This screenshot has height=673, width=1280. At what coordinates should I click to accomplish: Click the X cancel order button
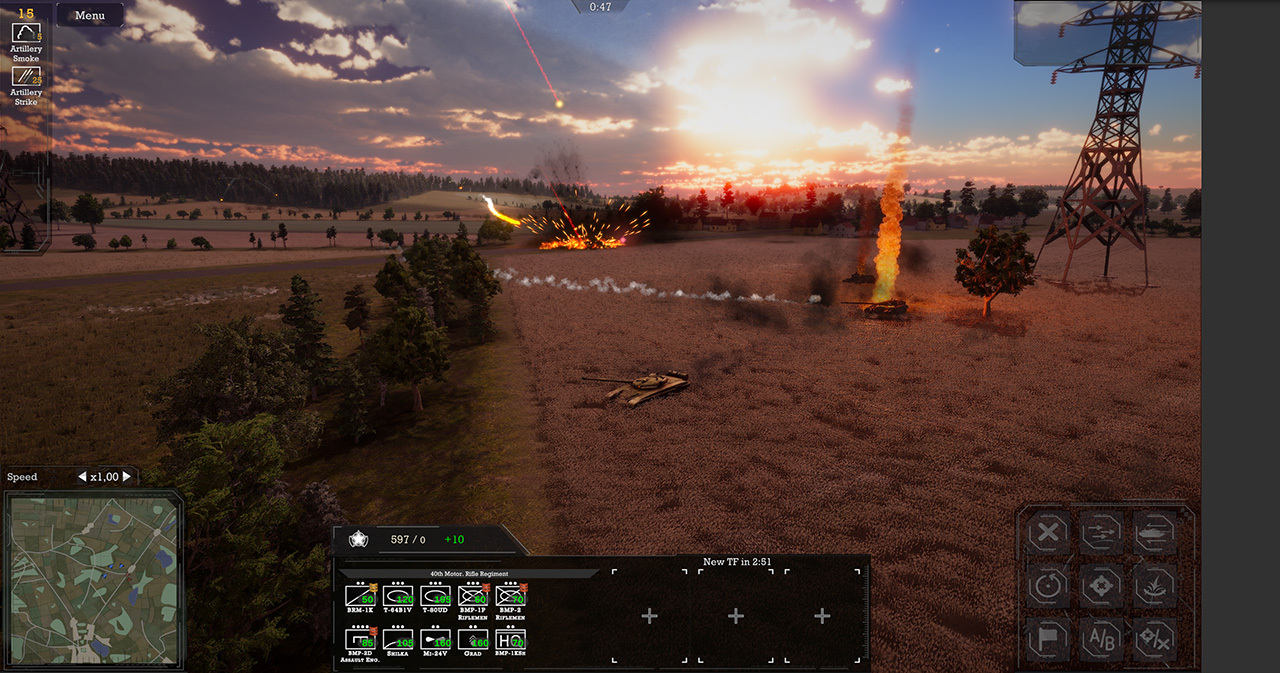[1047, 533]
